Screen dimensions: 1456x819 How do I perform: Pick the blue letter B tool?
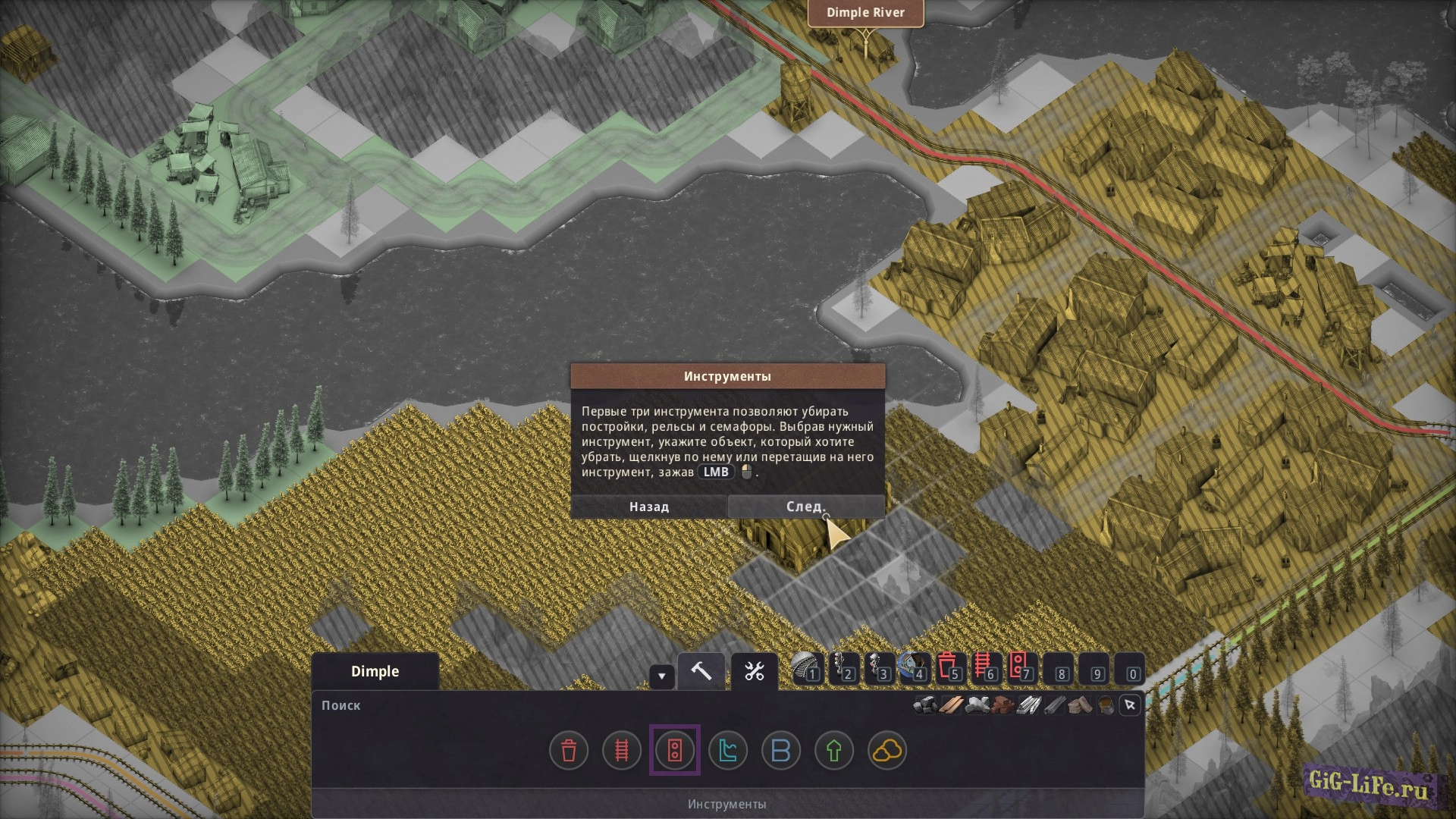pyautogui.click(x=781, y=751)
